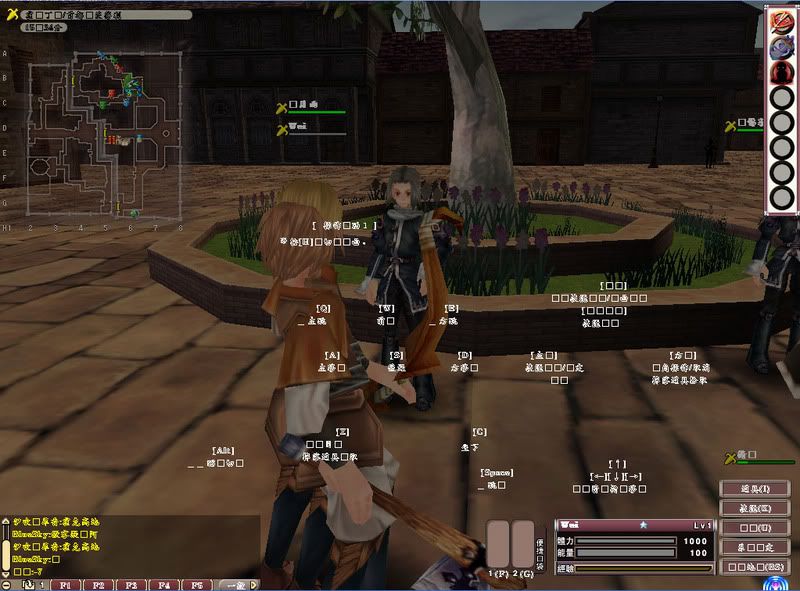Click the menu button labeled (U)
800x591 pixels.
pyautogui.click(x=755, y=527)
